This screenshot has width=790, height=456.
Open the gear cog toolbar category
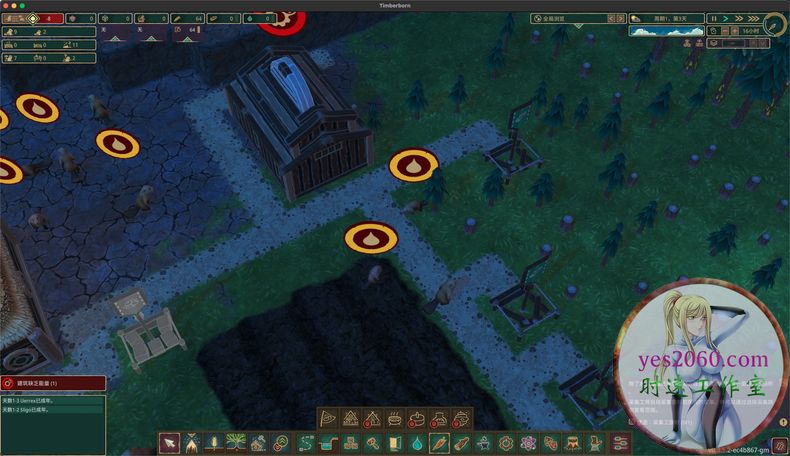(x=505, y=442)
